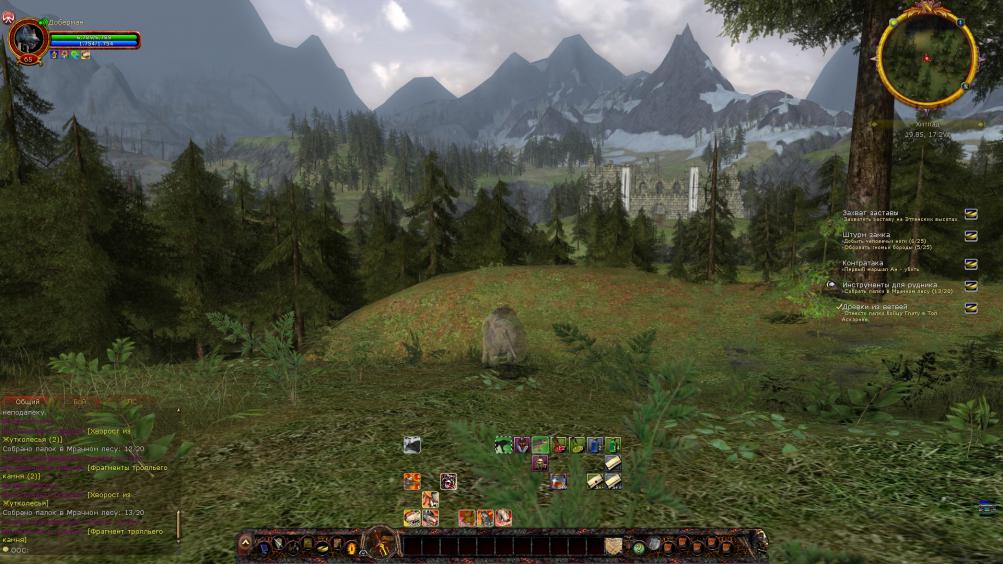Select the "Захват заставы" quest in the tracker
Image resolution: width=1003 pixels, height=564 pixels.
[x=870, y=213]
